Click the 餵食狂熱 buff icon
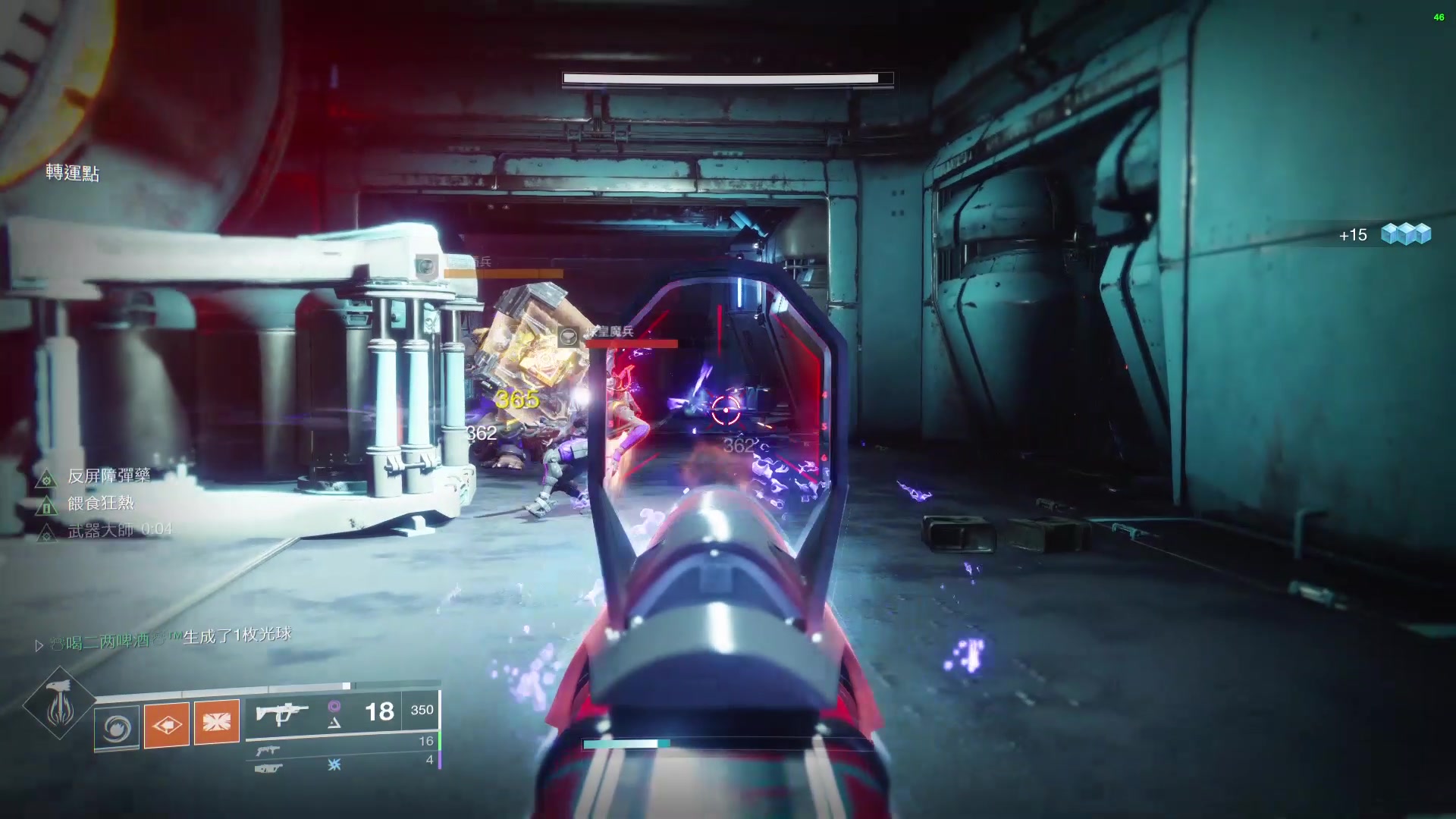Image resolution: width=1456 pixels, height=819 pixels. pos(46,505)
